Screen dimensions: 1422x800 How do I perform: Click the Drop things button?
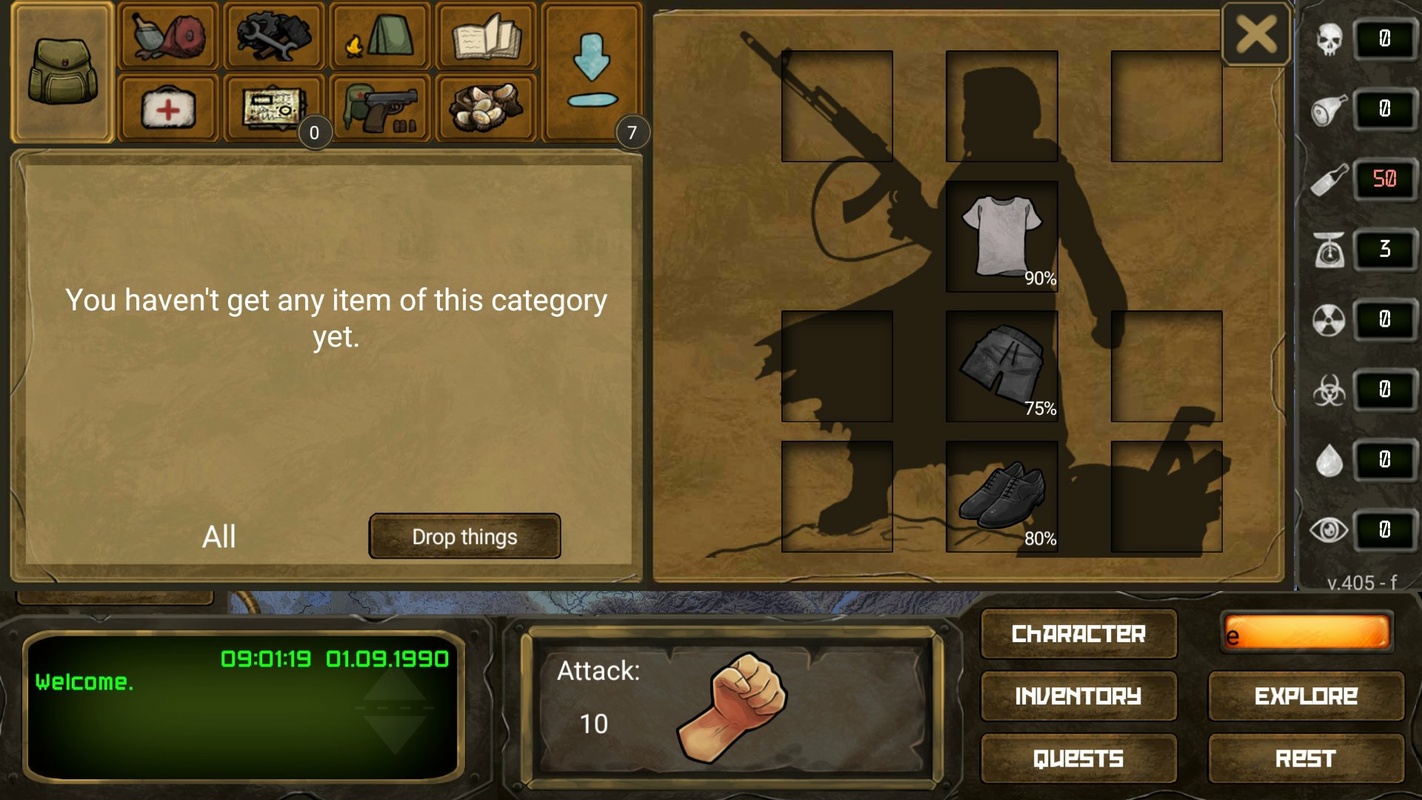tap(464, 537)
